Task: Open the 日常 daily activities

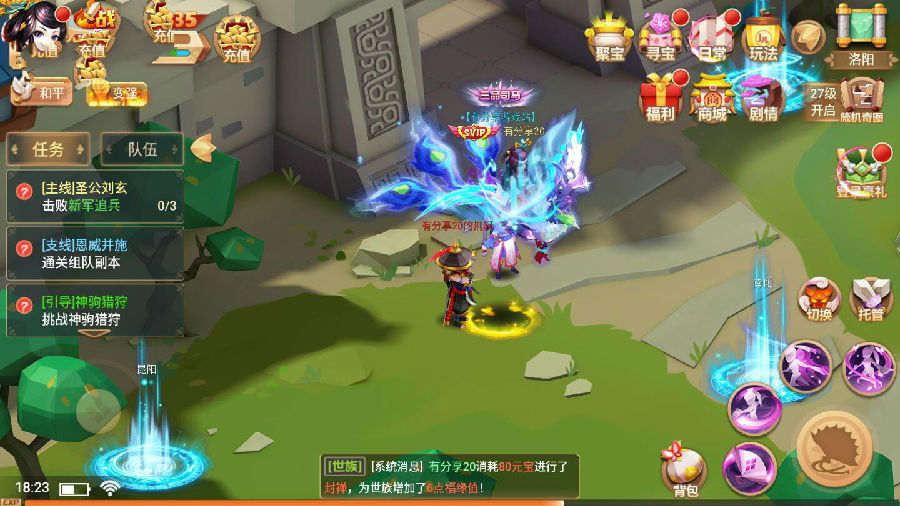Action: 710,40
